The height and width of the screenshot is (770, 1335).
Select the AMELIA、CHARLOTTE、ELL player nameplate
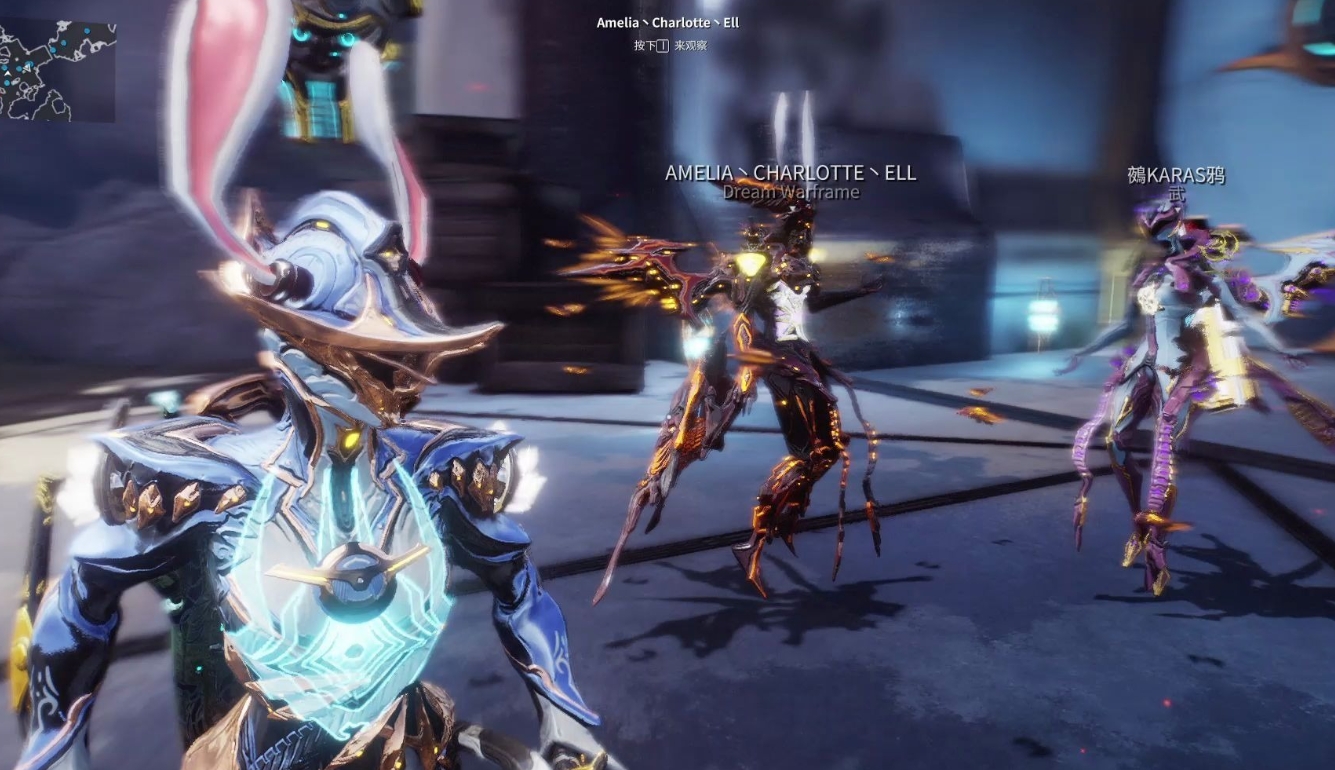point(790,173)
